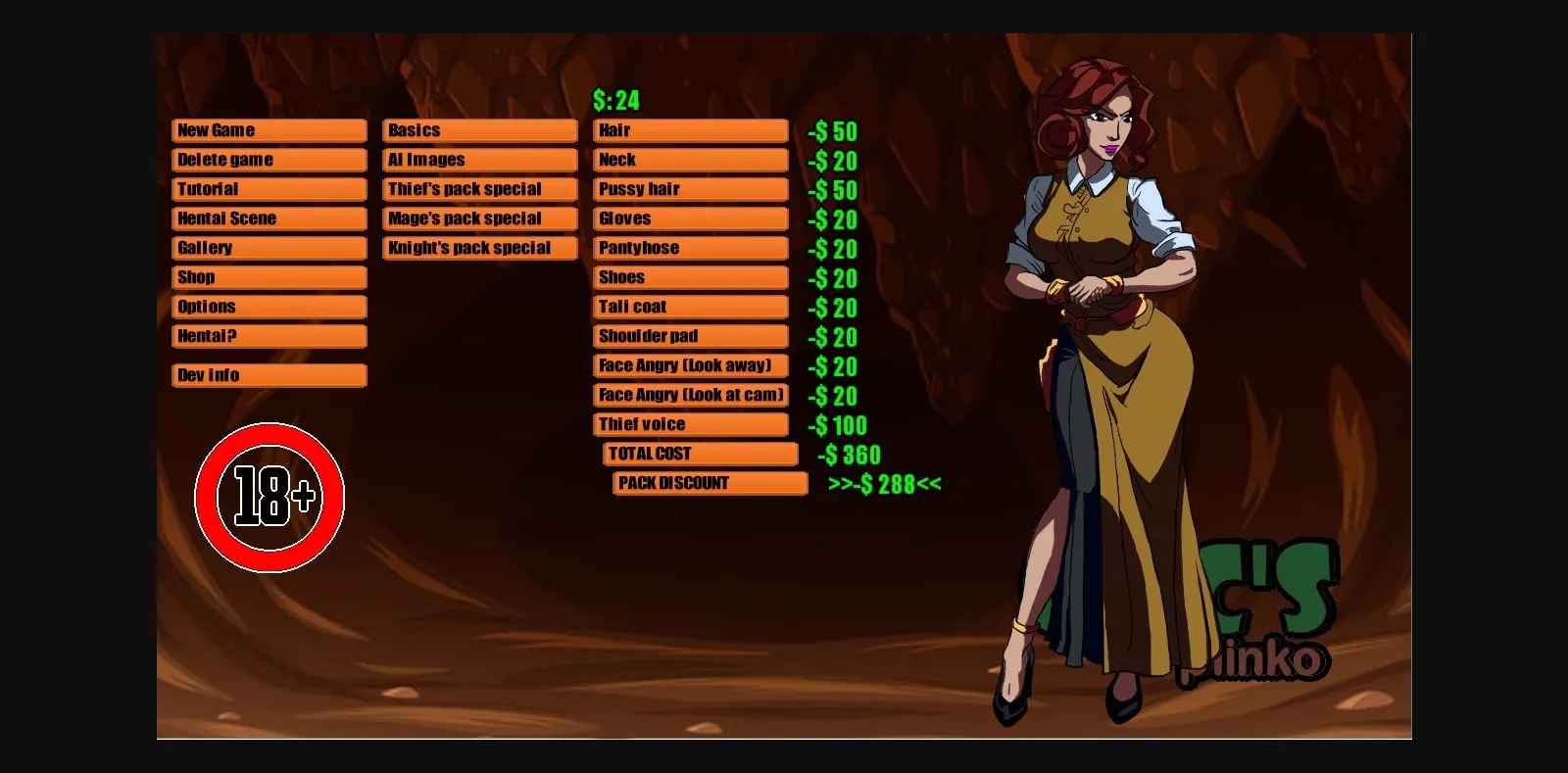Buy the Pantyhose item
Screen dimensions: 1568x773
tap(690, 247)
